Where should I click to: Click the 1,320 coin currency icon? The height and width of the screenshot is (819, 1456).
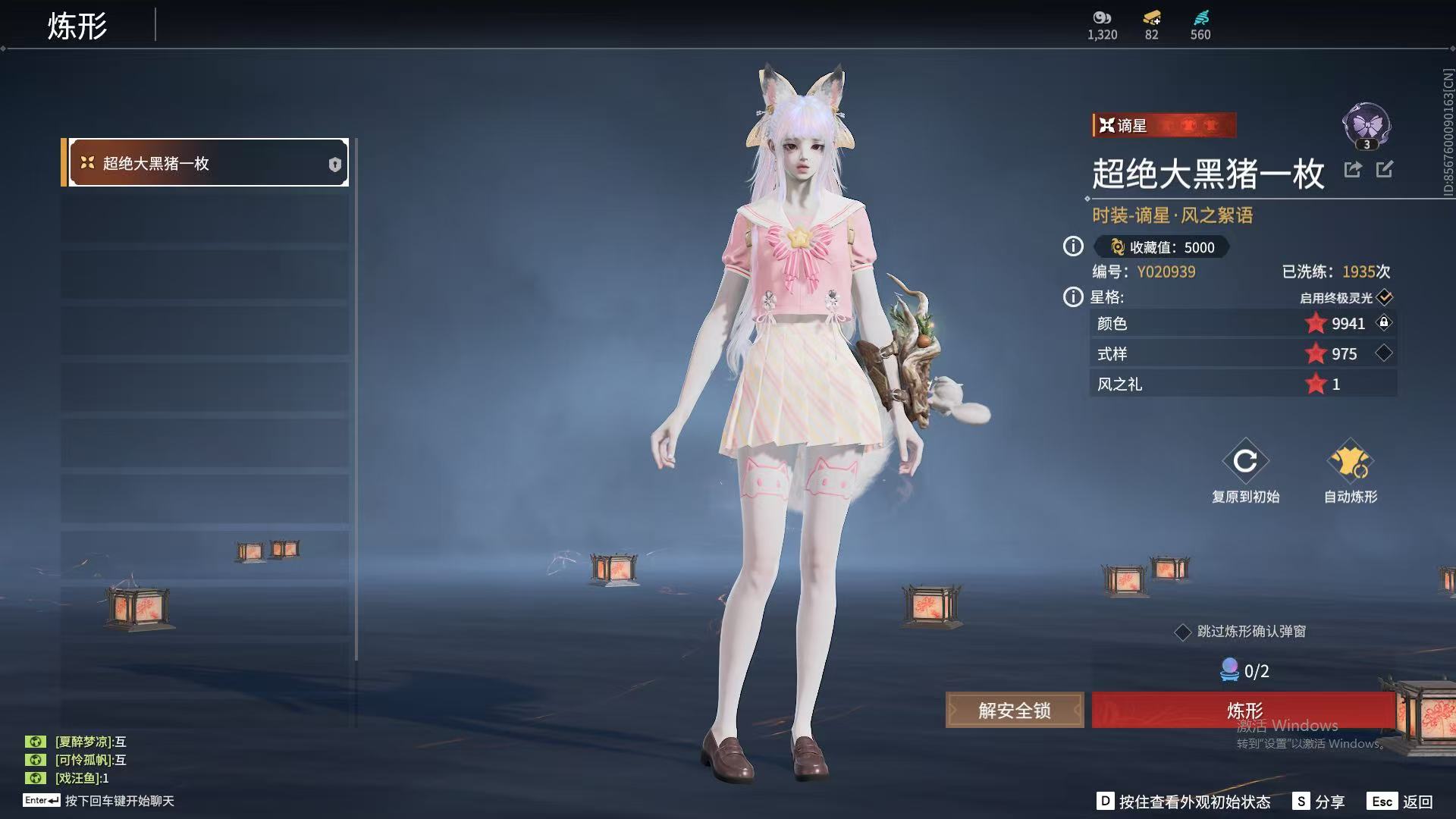(1102, 18)
